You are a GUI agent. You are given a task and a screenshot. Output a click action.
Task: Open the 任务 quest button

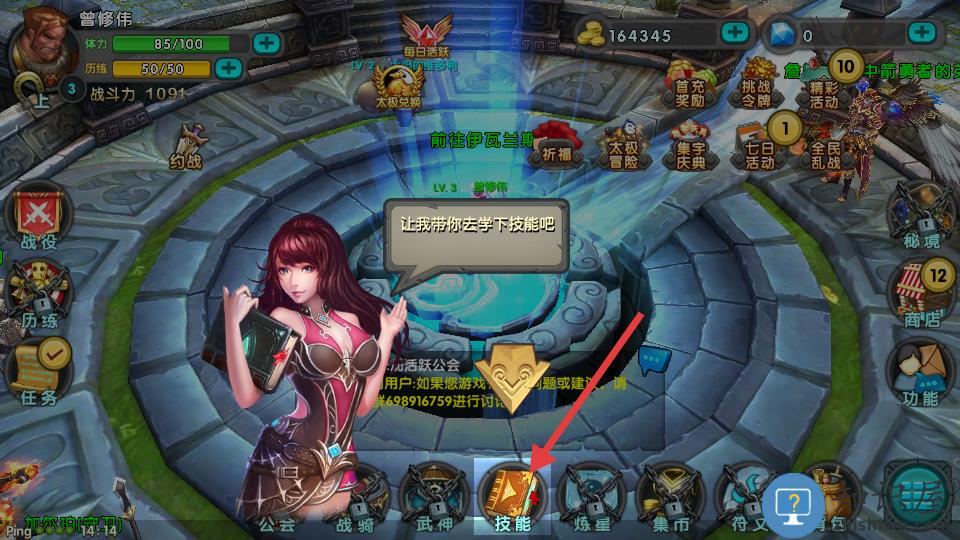(x=40, y=372)
